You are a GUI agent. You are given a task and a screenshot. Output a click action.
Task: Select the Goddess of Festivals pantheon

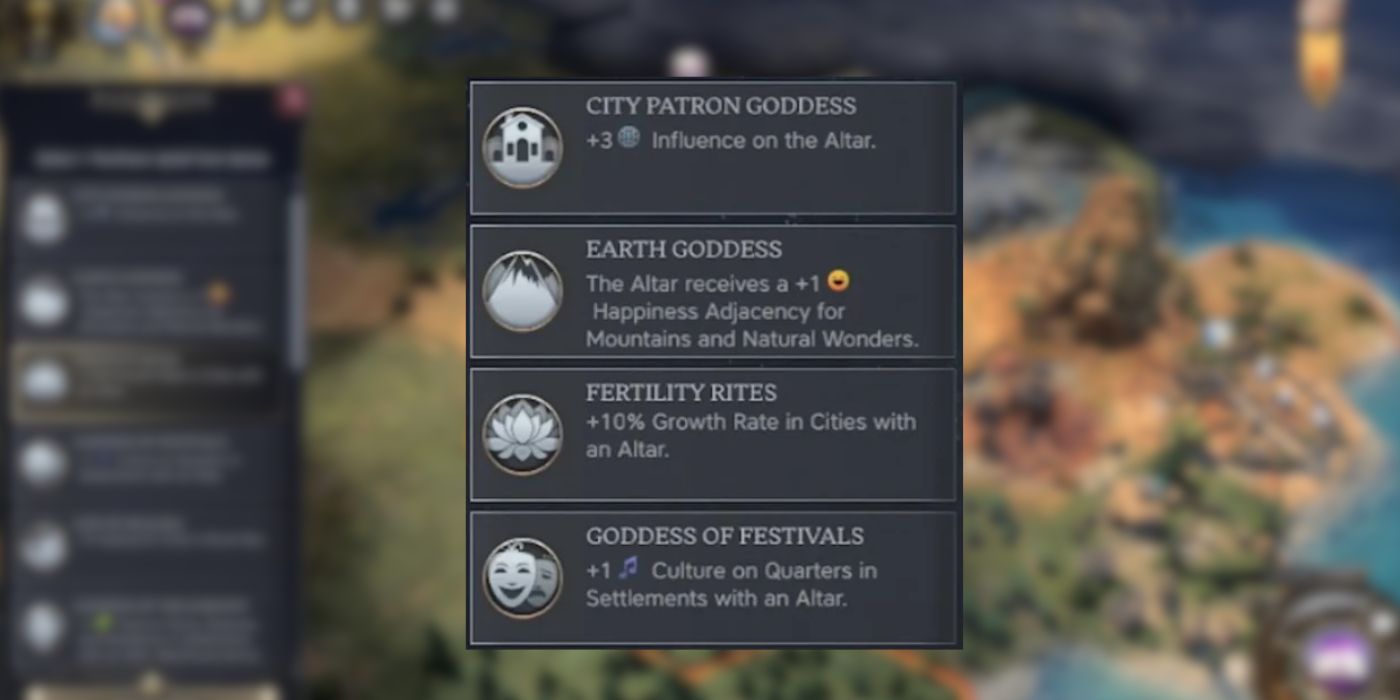click(713, 578)
